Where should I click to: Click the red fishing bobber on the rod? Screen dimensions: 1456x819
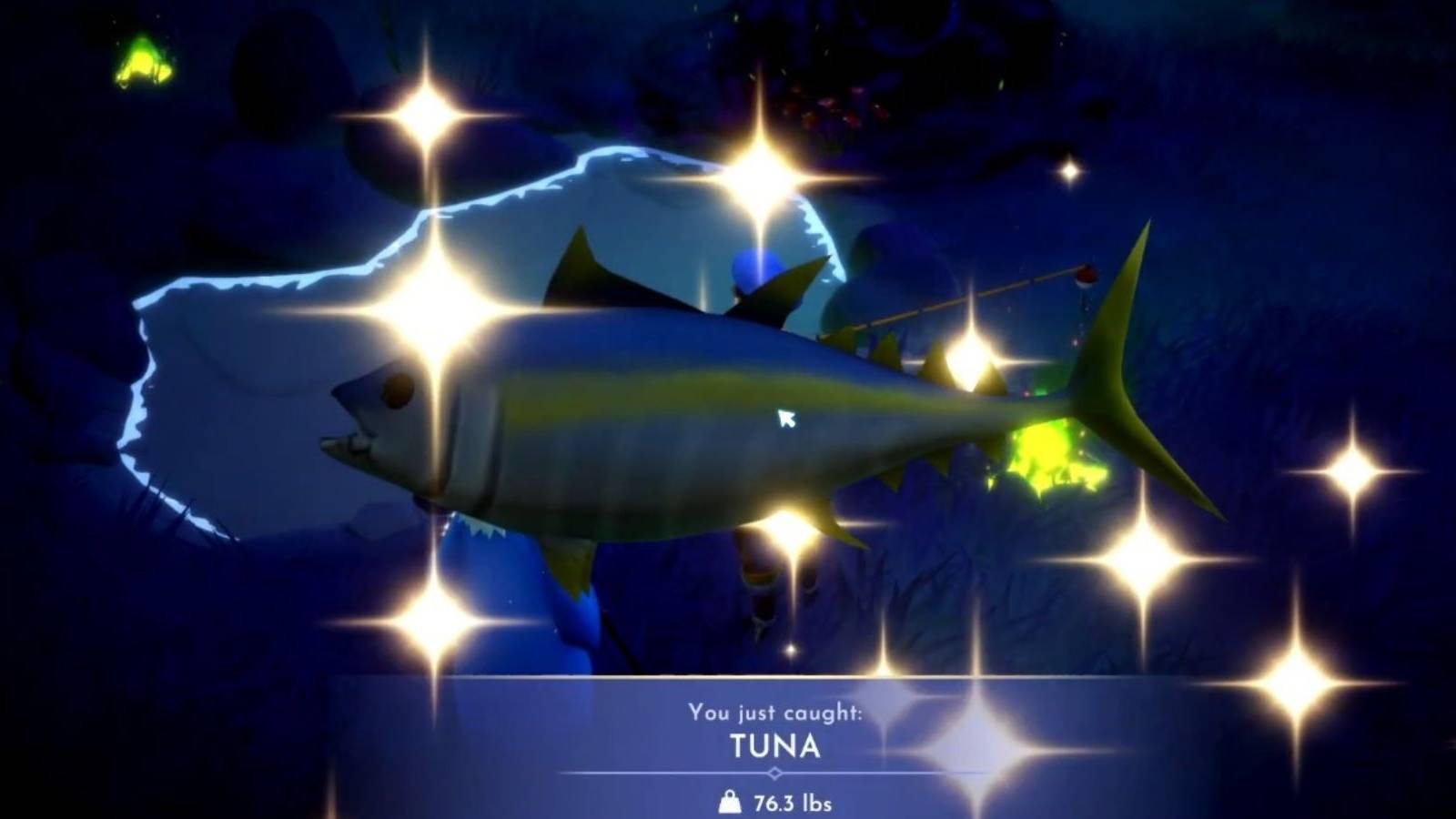1086,273
